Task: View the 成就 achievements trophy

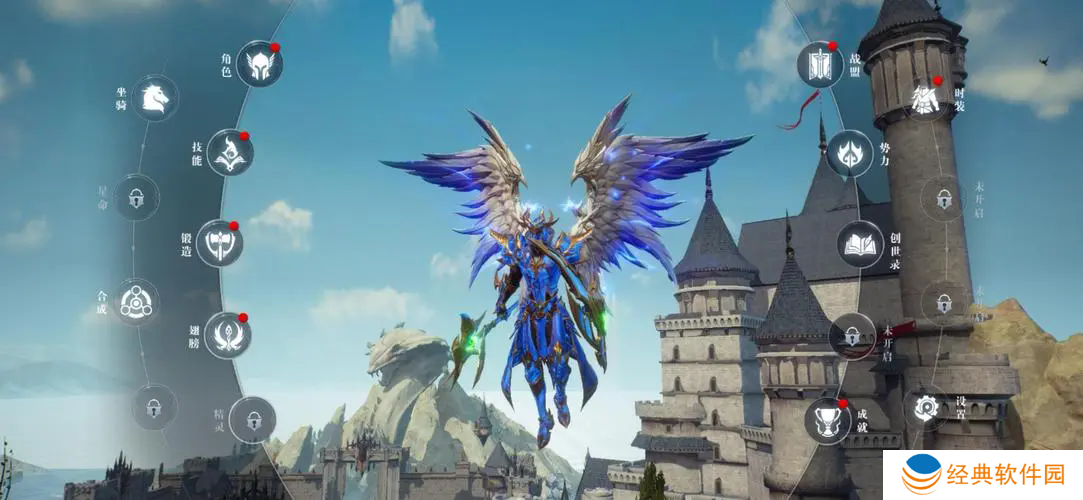Action: [828, 420]
